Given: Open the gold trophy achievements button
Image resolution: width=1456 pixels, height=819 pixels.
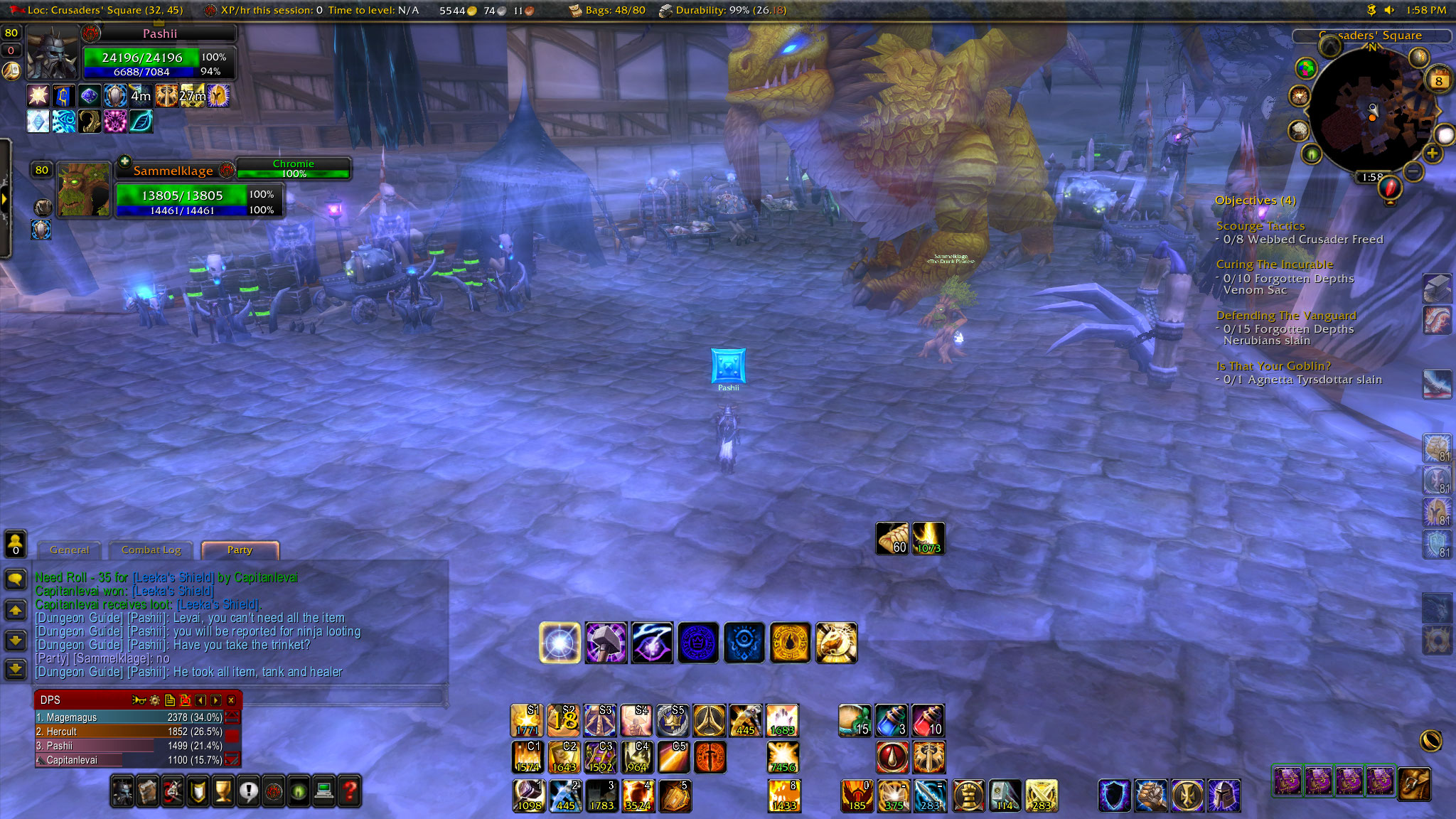Looking at the screenshot, I should pos(223,791).
